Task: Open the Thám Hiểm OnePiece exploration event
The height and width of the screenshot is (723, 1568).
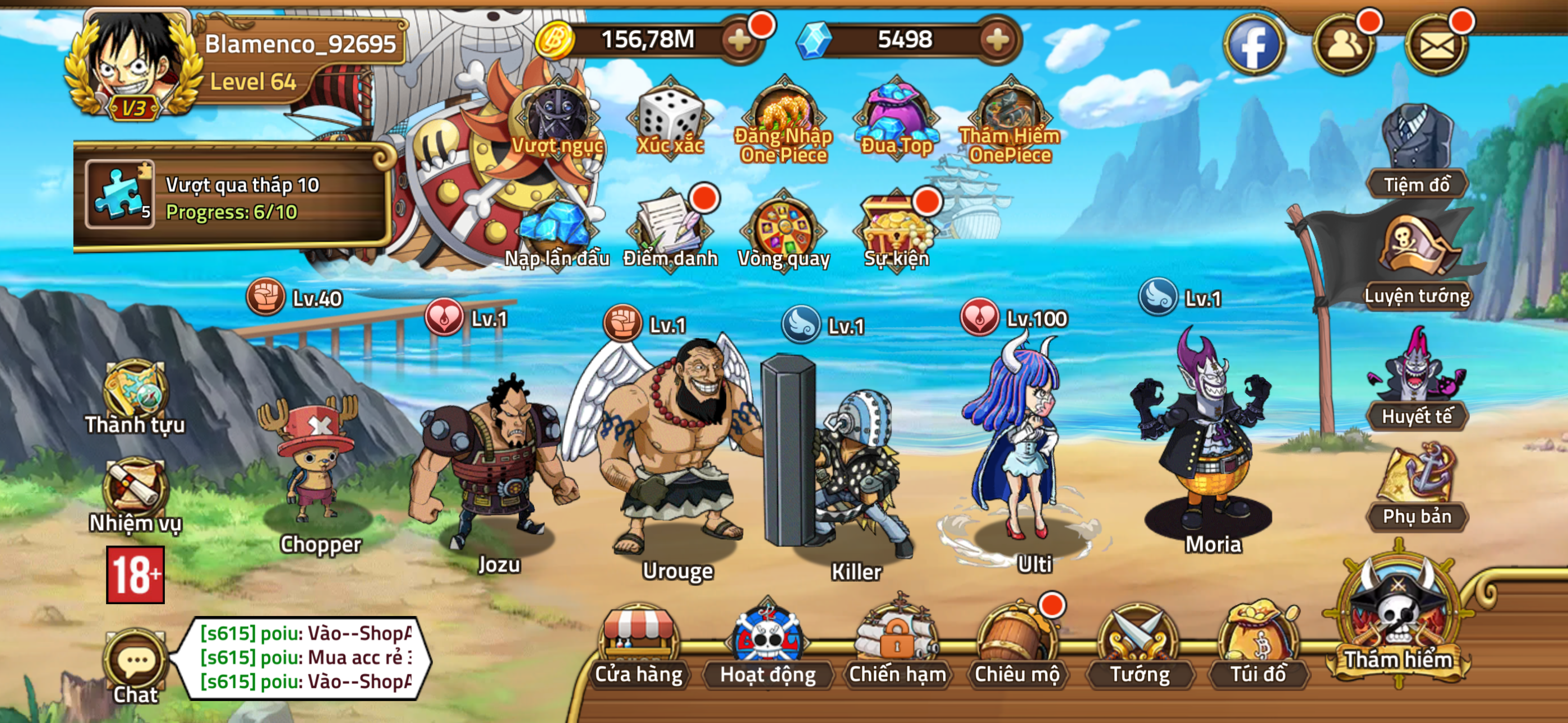Action: pos(1011,113)
